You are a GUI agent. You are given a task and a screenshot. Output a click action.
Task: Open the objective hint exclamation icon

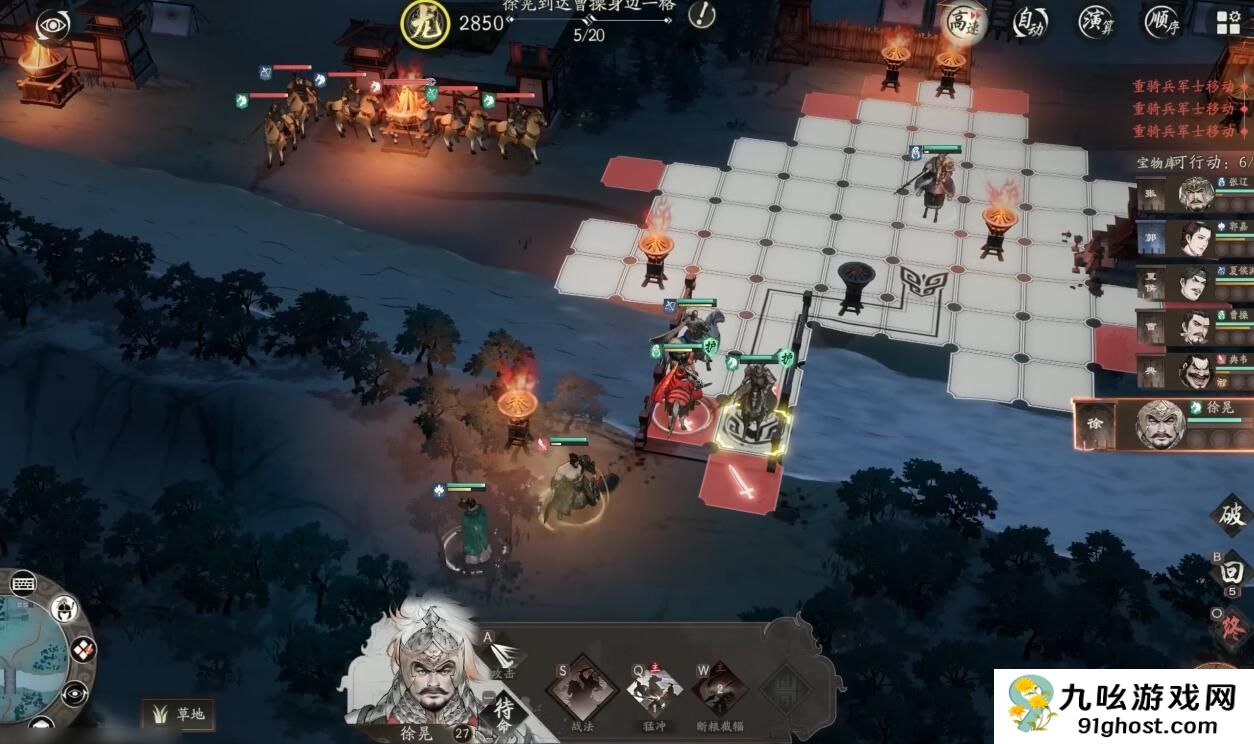pos(702,15)
